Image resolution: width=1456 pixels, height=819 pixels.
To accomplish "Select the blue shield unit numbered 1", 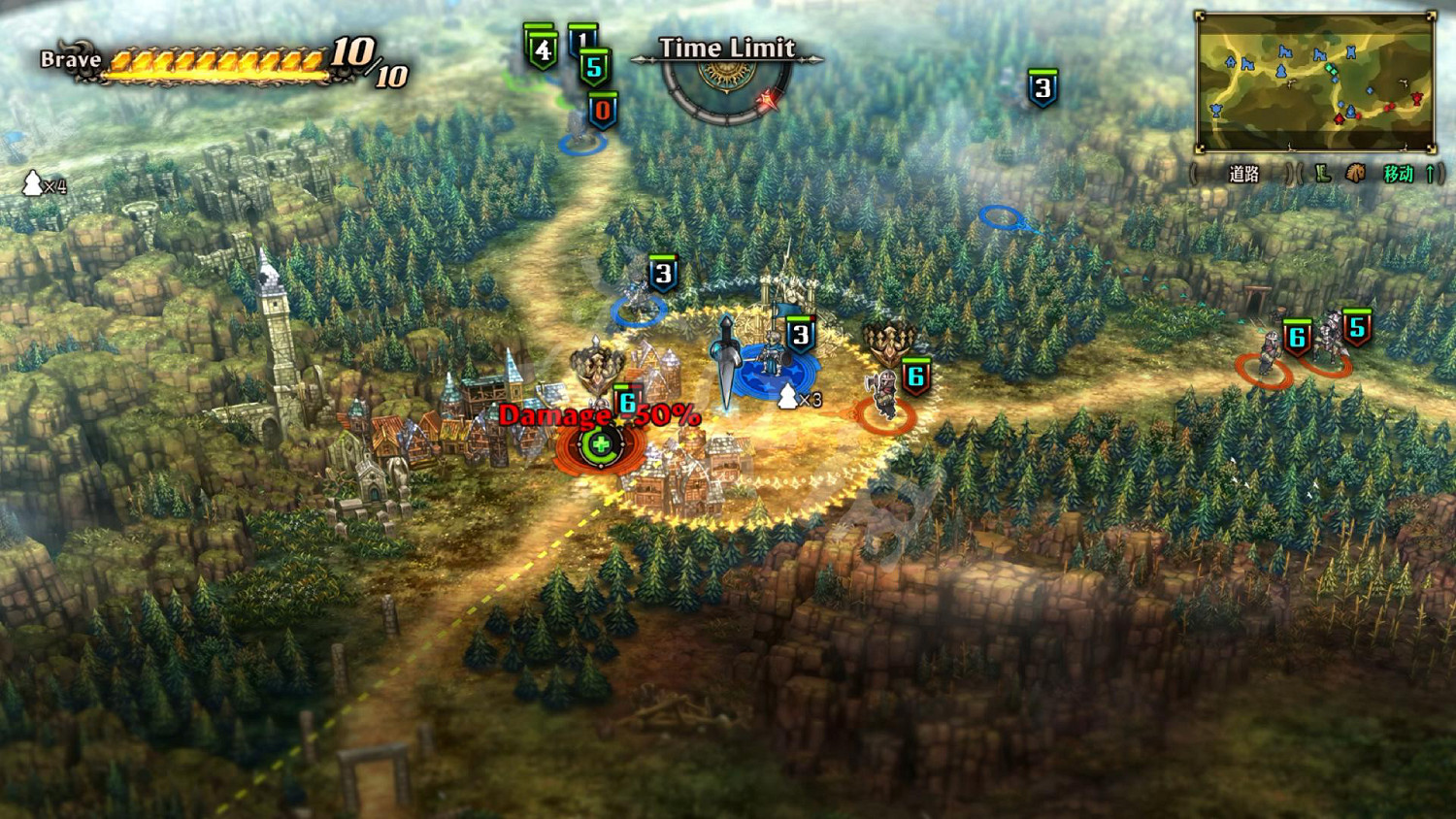I will pos(581,39).
